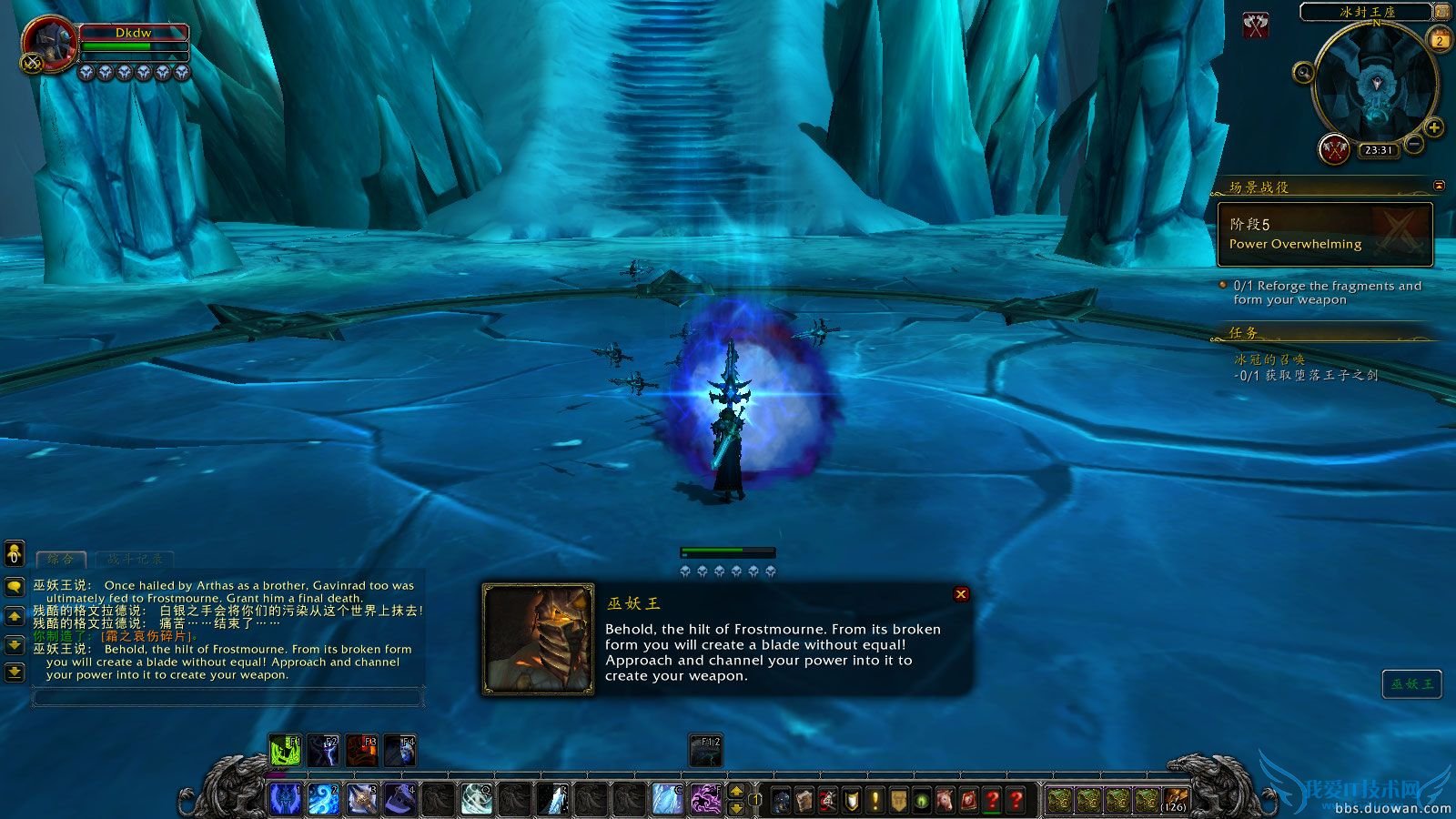Open the tracking magnifier on the minimap
This screenshot has width=1456, height=819.
pyautogui.click(x=1304, y=74)
